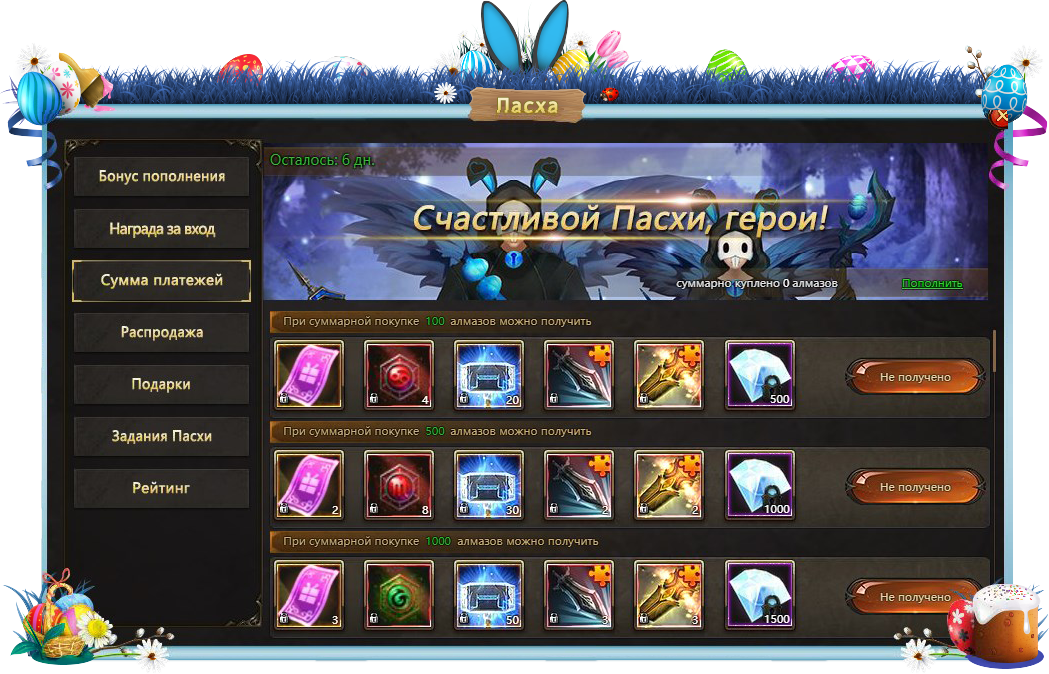Close the Пасха event window

click(x=1002, y=117)
